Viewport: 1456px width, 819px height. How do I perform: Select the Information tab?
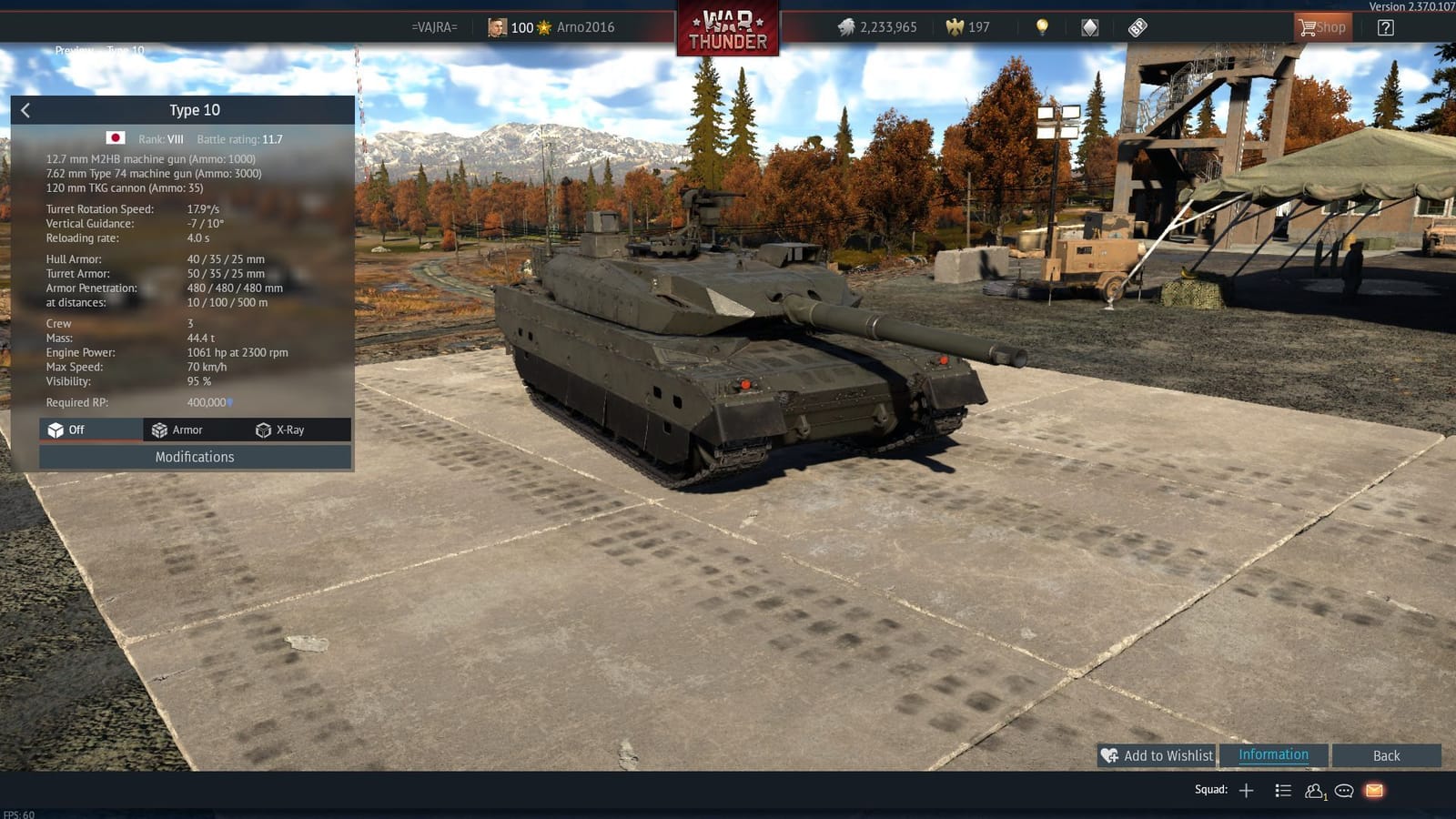[x=1273, y=754]
